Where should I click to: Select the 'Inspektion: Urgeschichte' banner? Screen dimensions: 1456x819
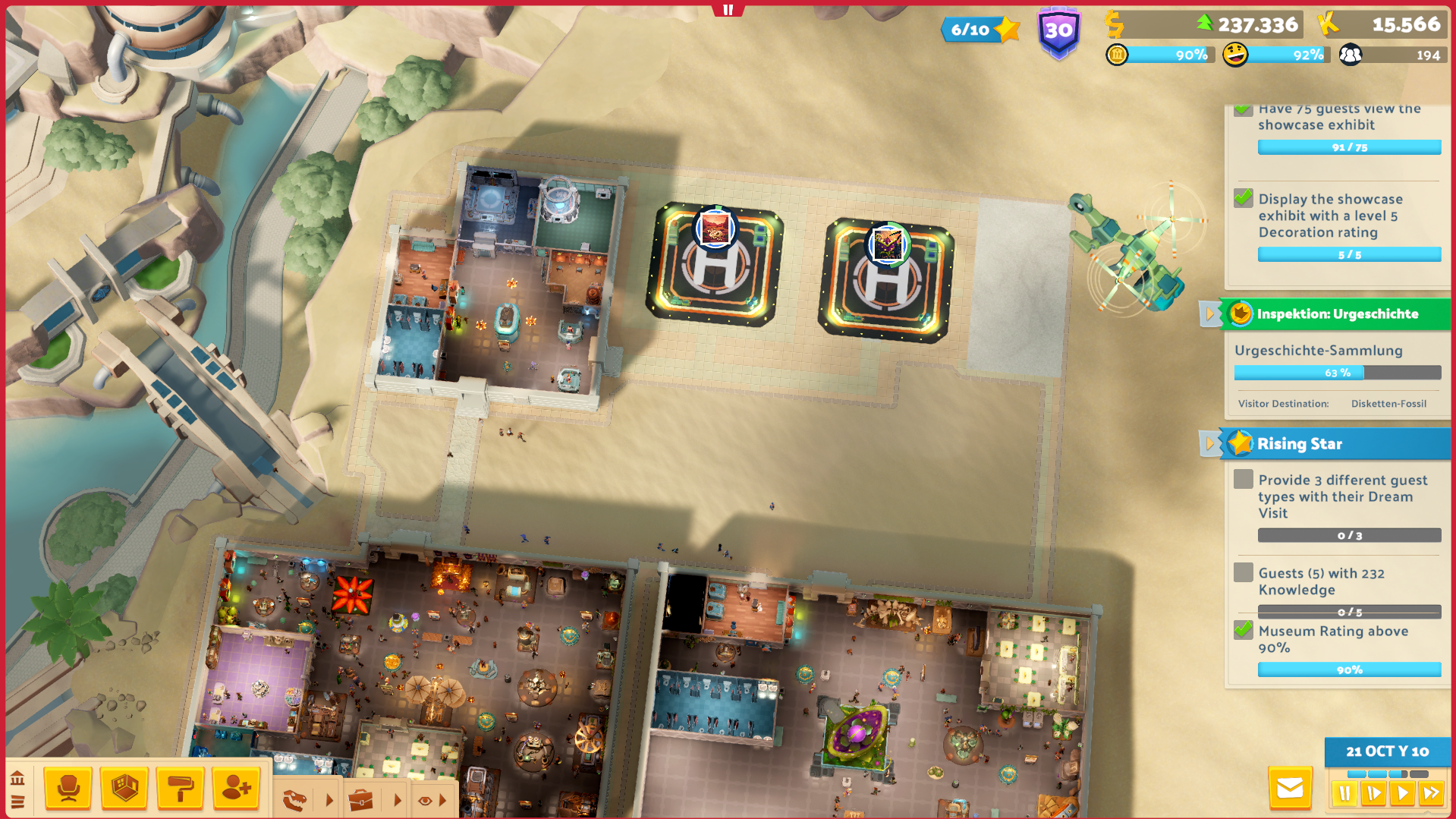pos(1338,313)
